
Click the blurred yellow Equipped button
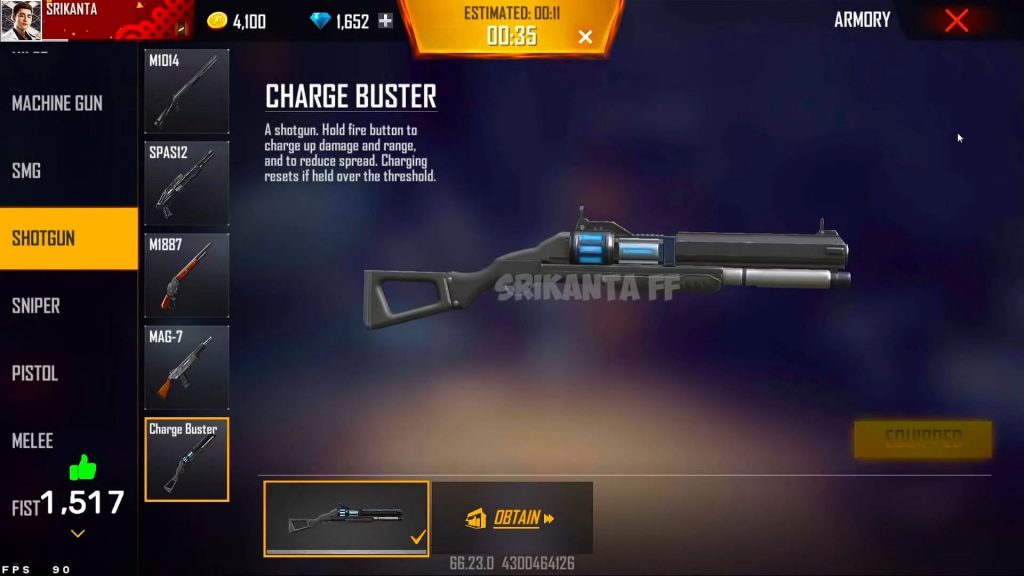(x=922, y=438)
